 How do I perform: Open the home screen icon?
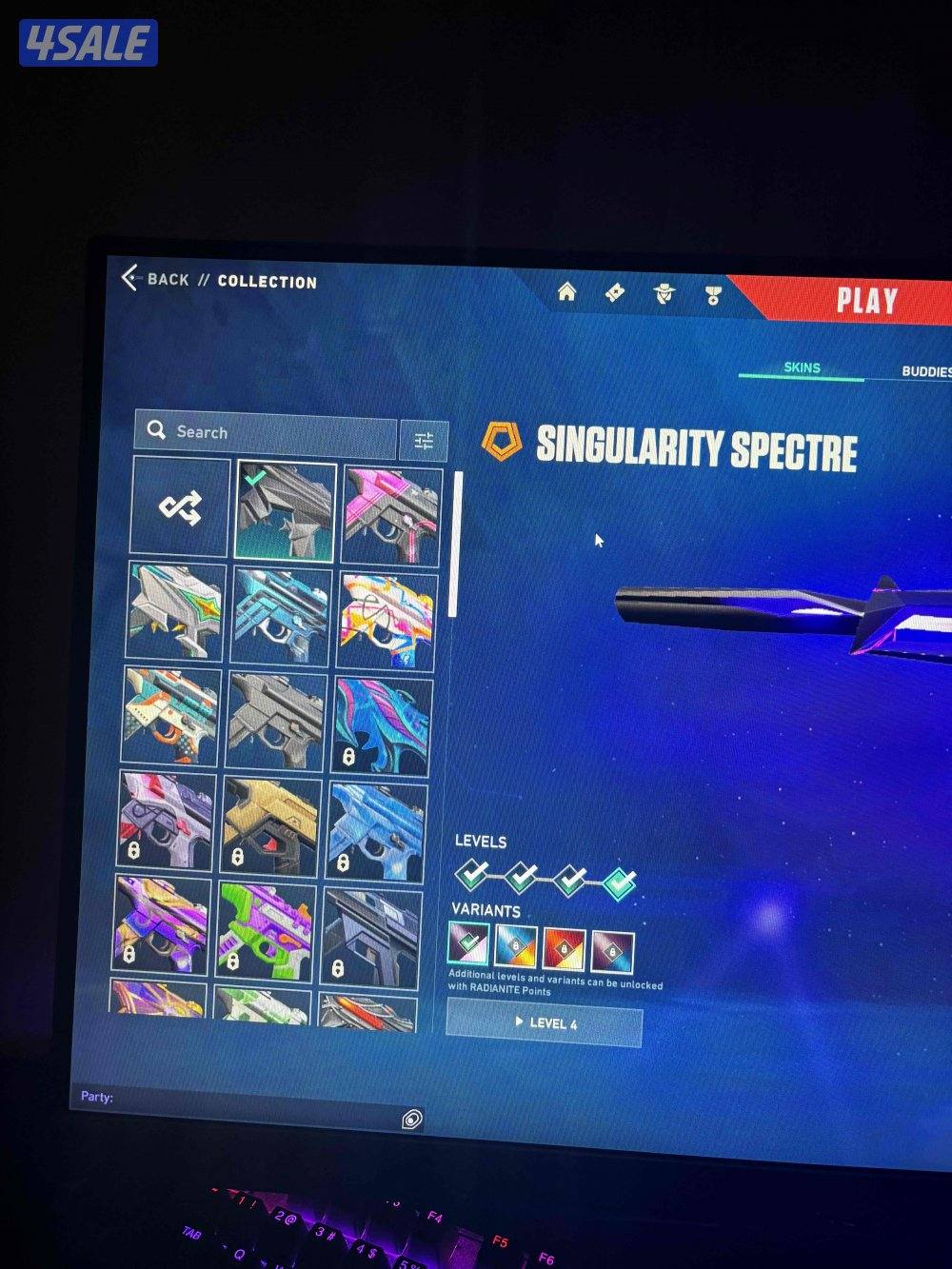566,291
